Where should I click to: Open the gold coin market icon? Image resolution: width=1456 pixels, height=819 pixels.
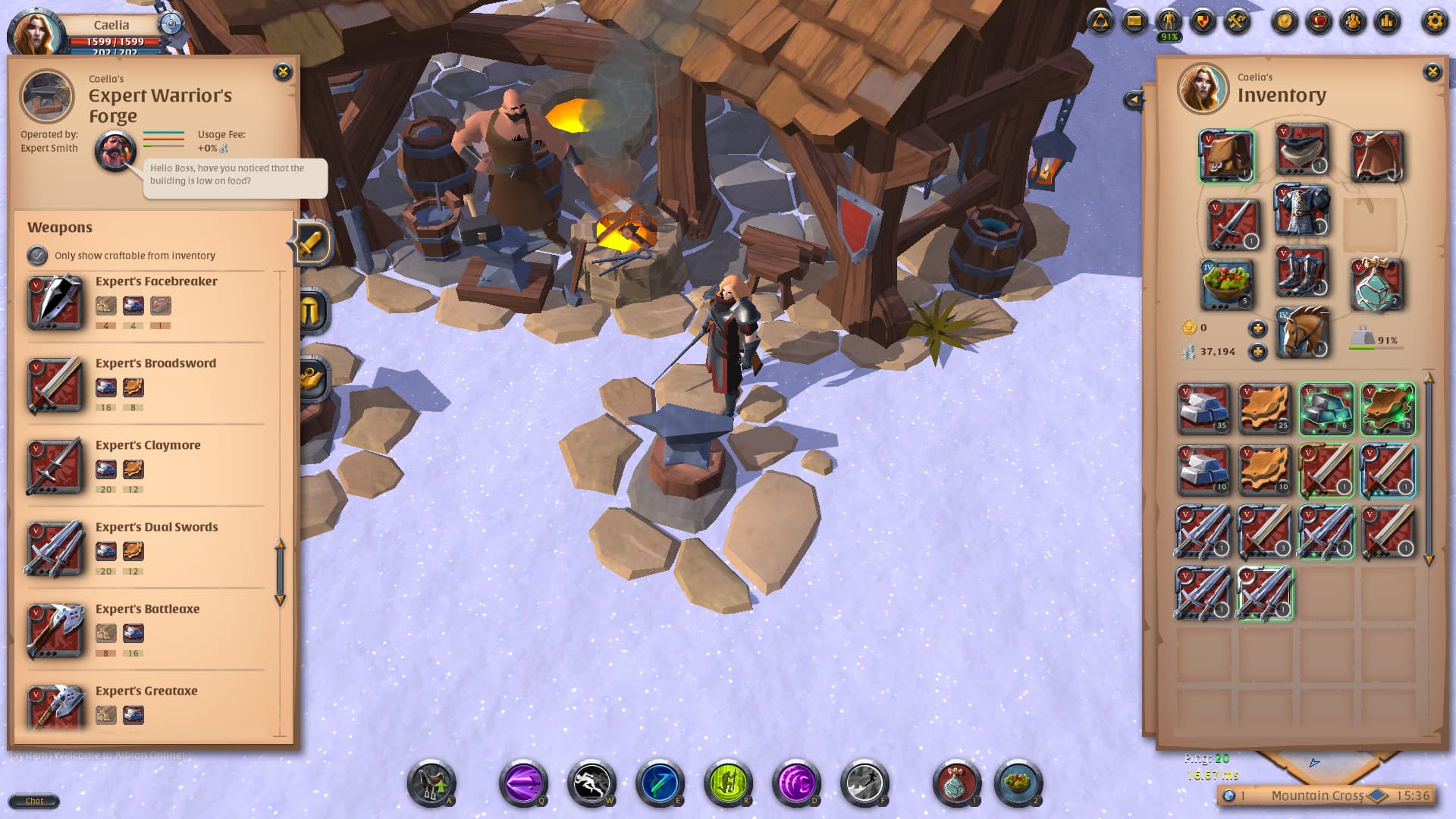(1285, 21)
